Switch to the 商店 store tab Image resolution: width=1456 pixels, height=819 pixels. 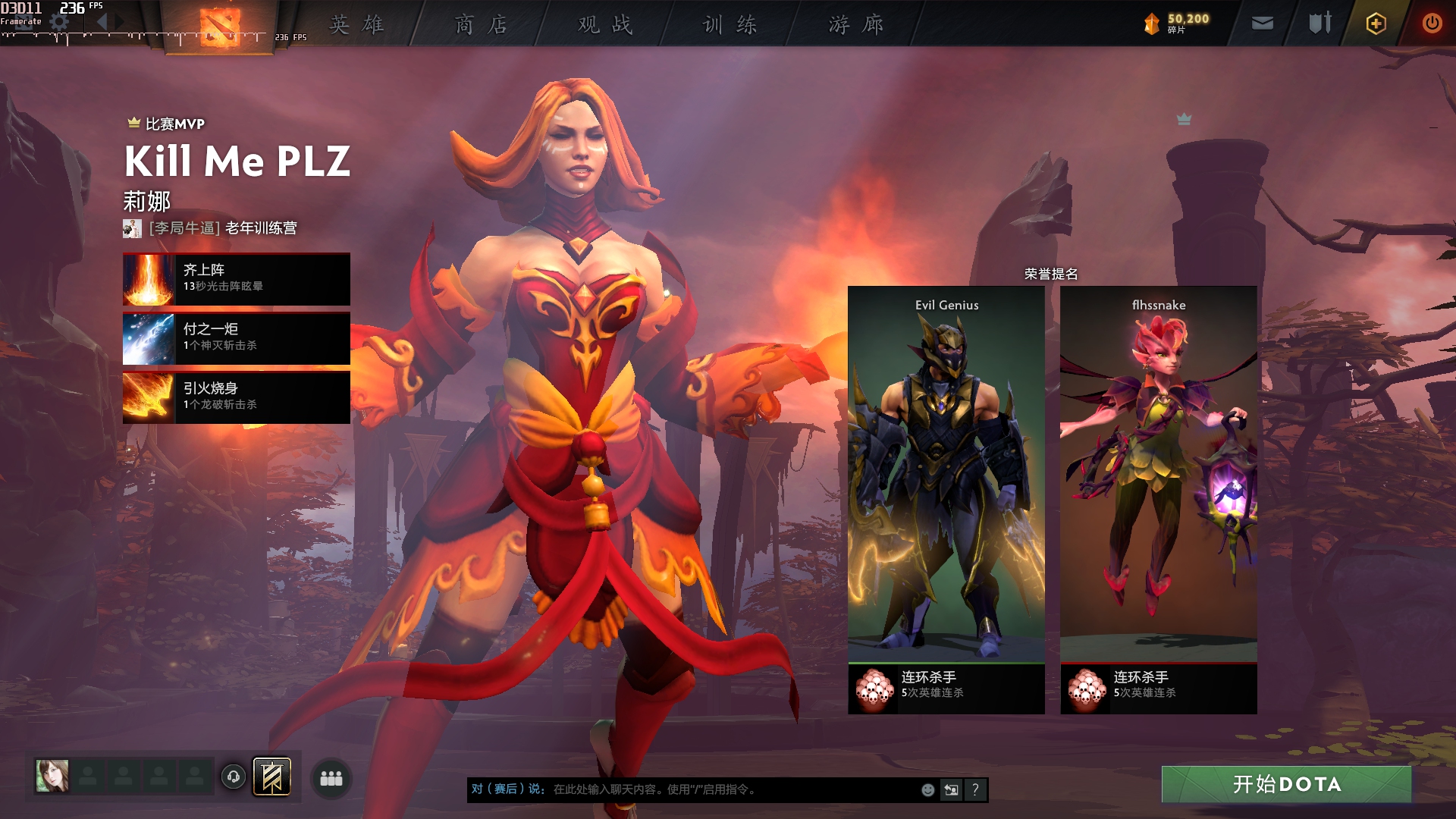(481, 25)
